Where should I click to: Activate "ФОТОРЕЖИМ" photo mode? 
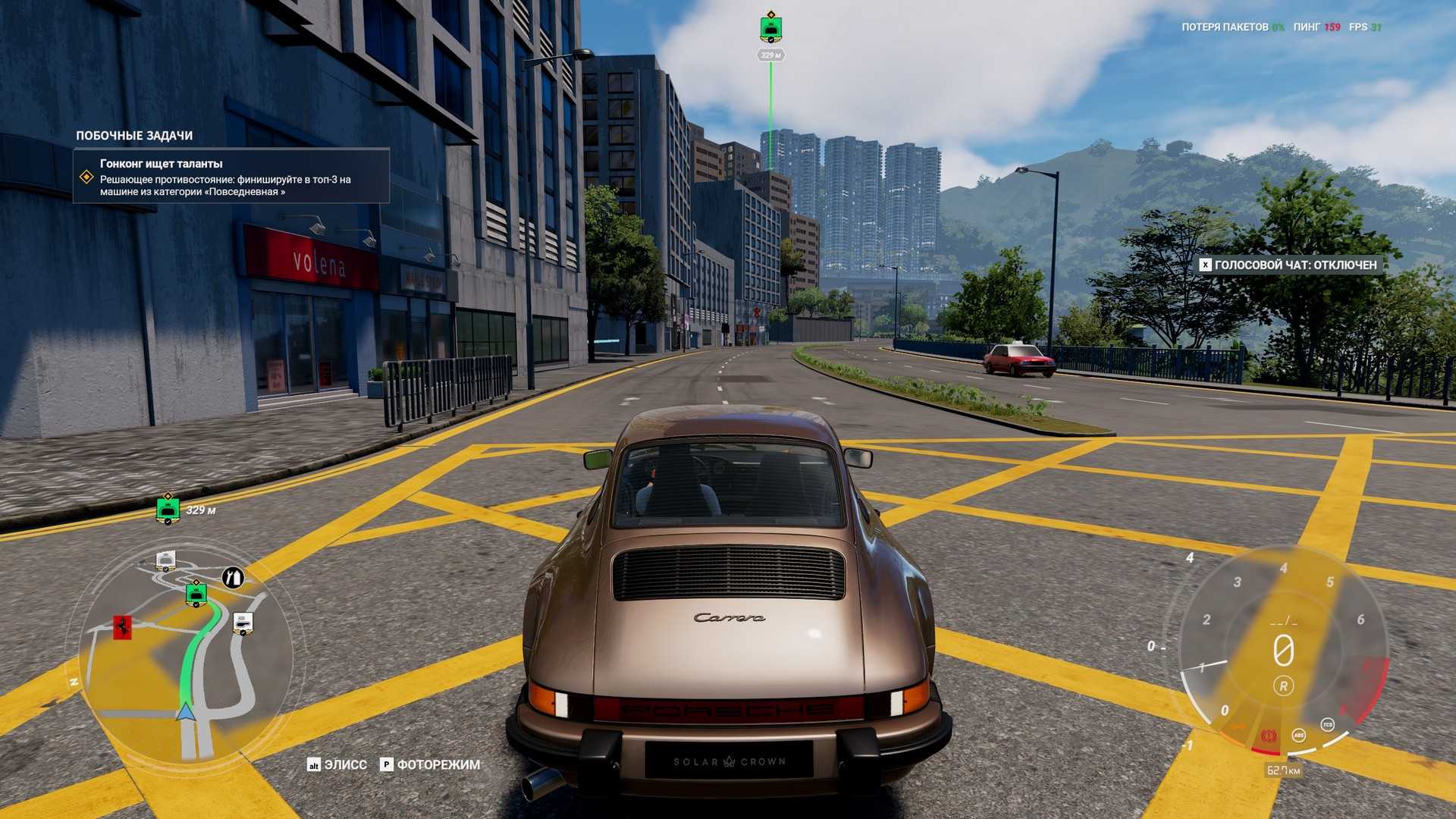pos(430,764)
